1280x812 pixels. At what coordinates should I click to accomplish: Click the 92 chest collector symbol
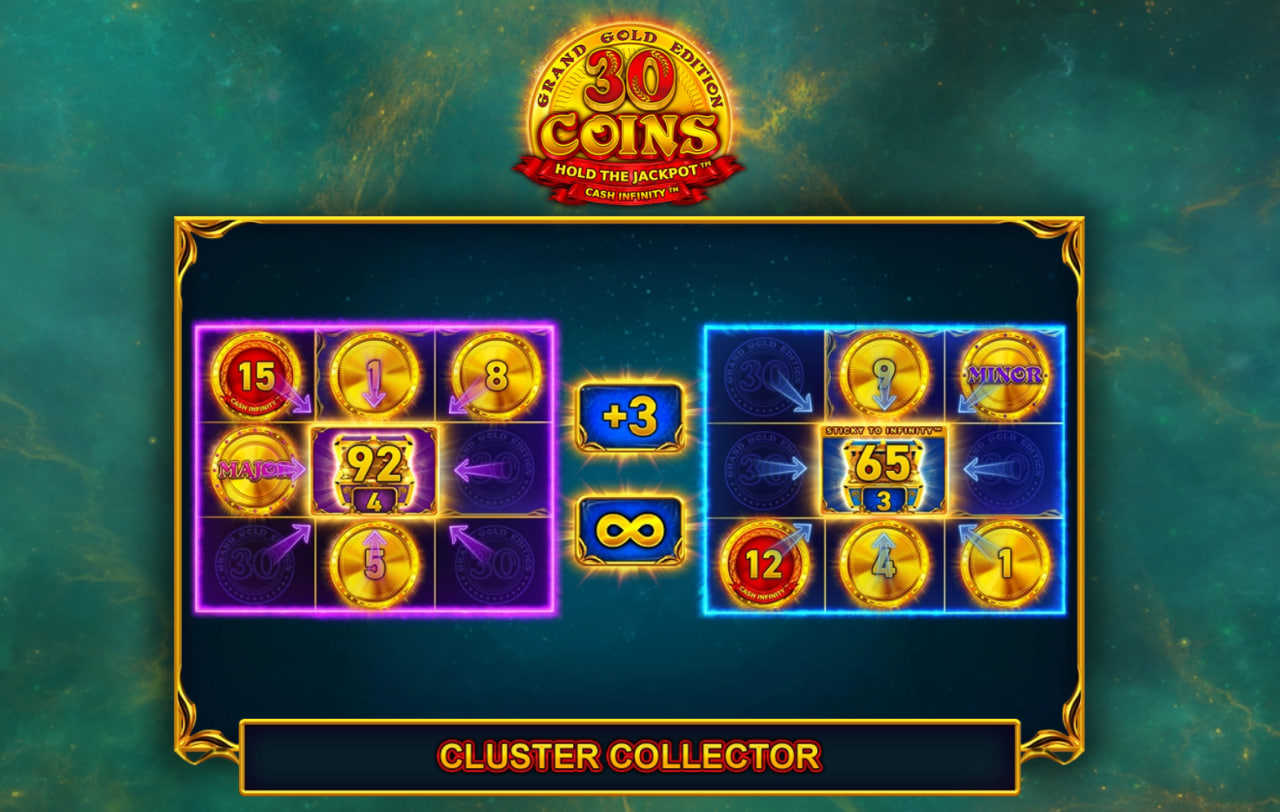point(375,464)
